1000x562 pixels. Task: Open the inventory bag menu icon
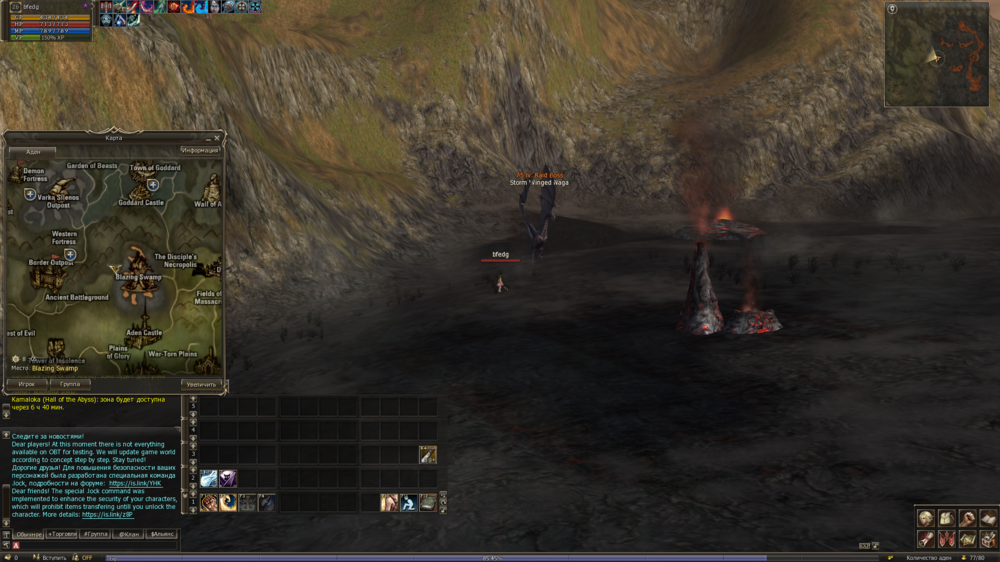pyautogui.click(x=947, y=519)
